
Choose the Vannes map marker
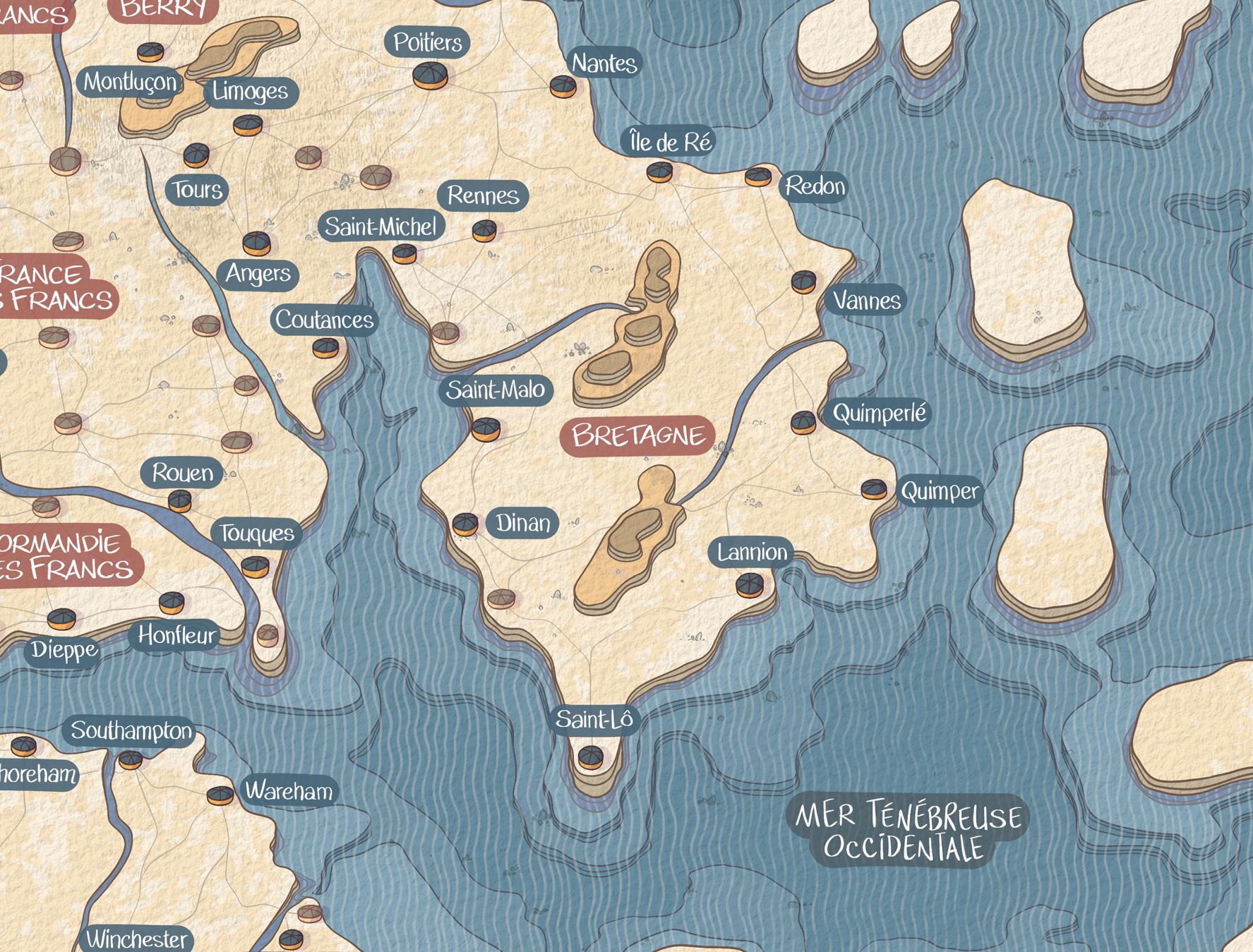pos(803,282)
